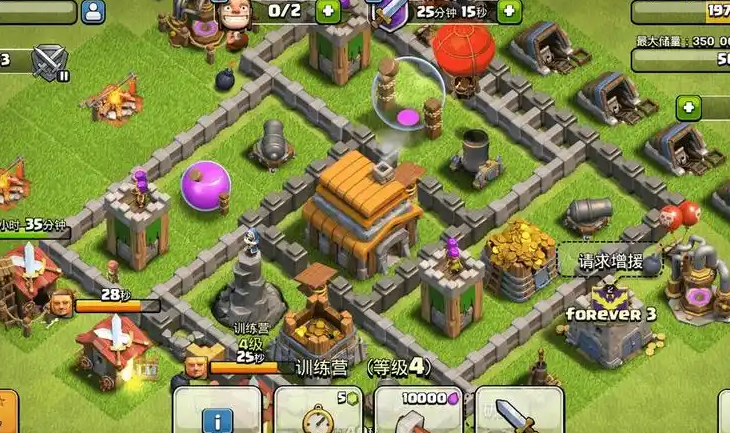Screen dimensions: 730x433
Task: Tap the green plus on the right edge
Action: [688, 107]
